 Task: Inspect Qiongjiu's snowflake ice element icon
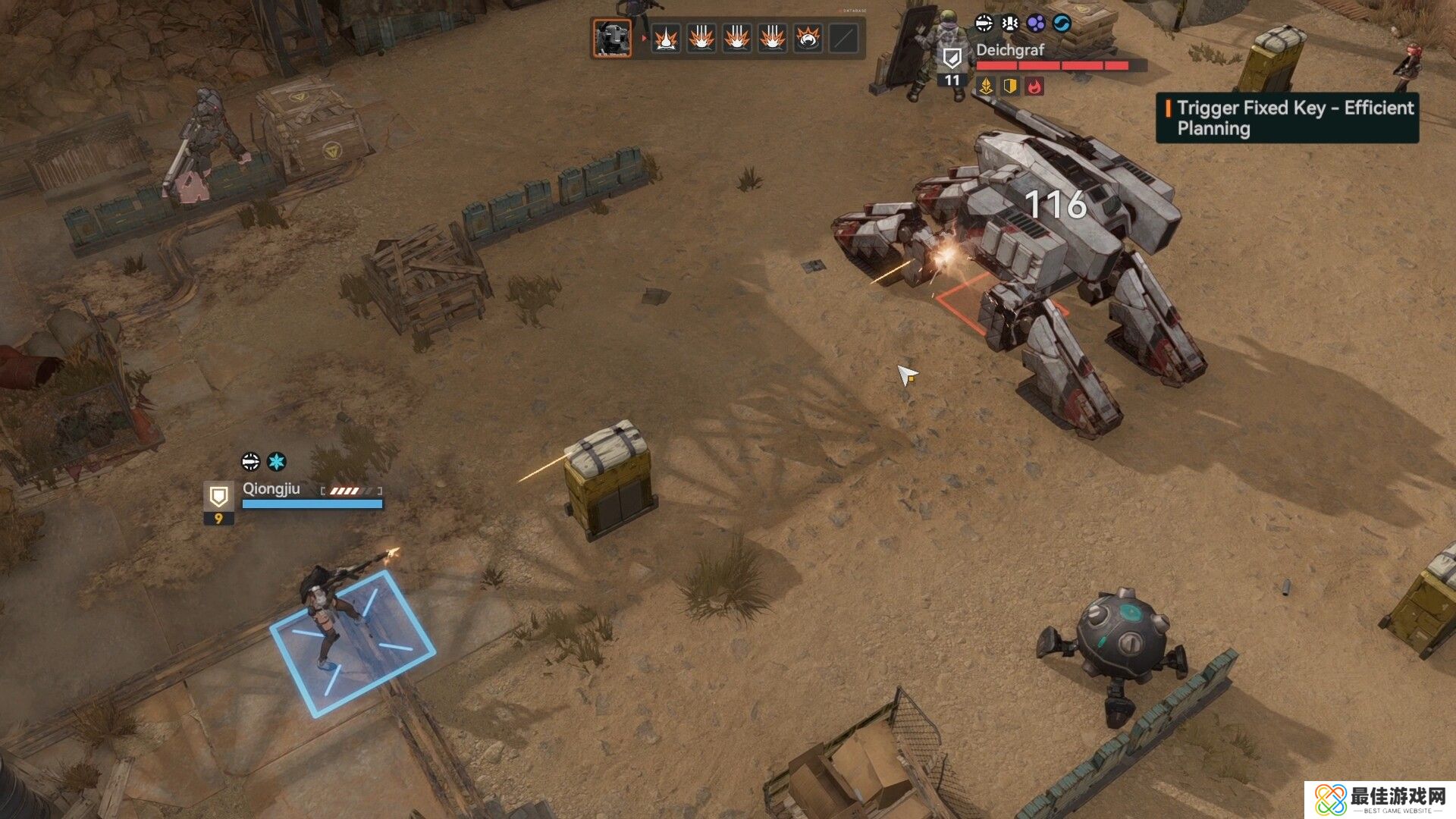[x=277, y=461]
